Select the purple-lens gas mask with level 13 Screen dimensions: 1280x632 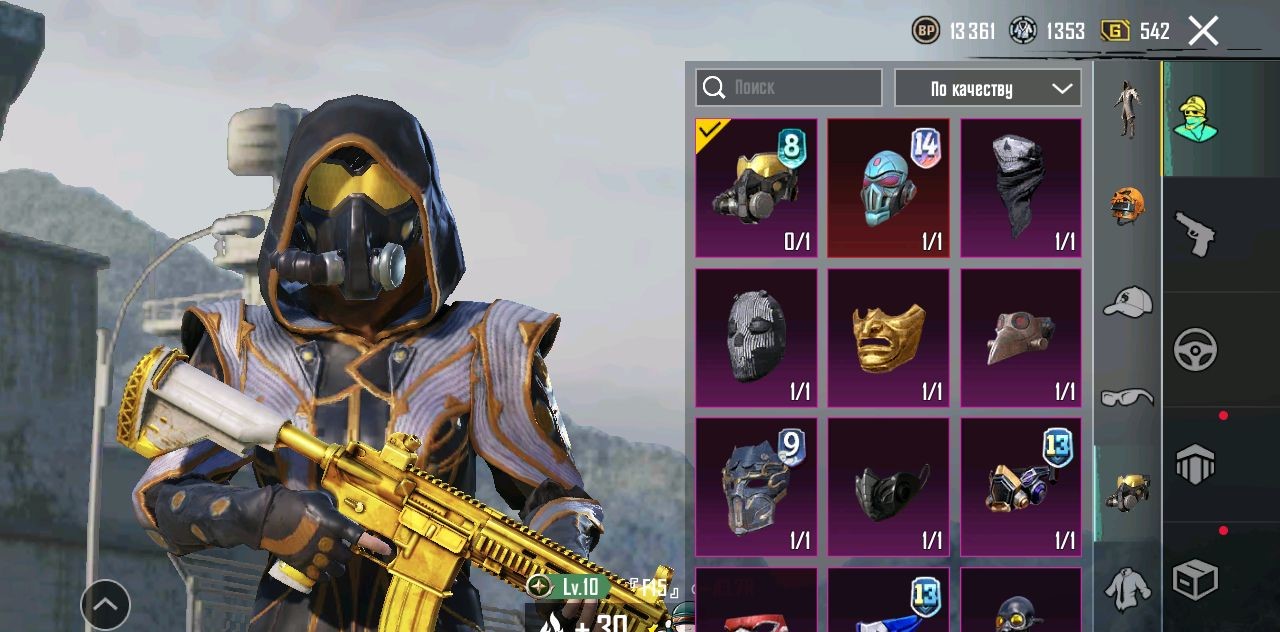[1020, 487]
